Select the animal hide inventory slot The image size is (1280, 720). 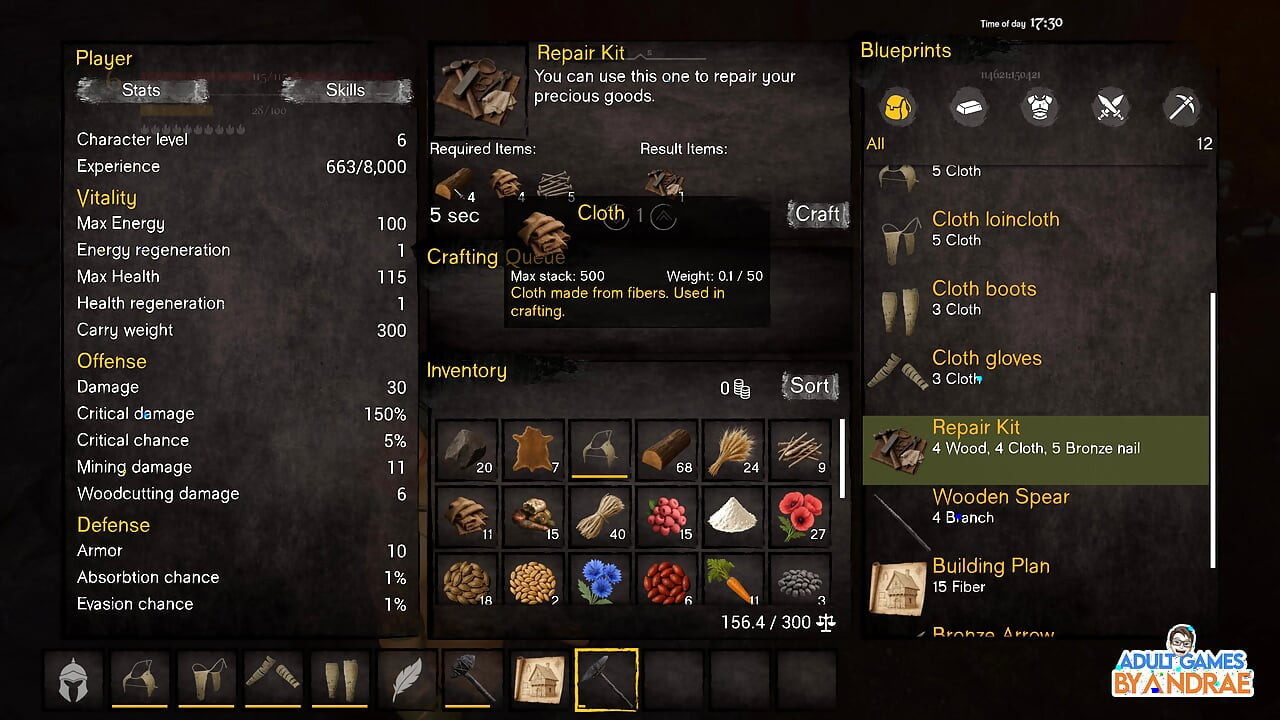click(533, 449)
